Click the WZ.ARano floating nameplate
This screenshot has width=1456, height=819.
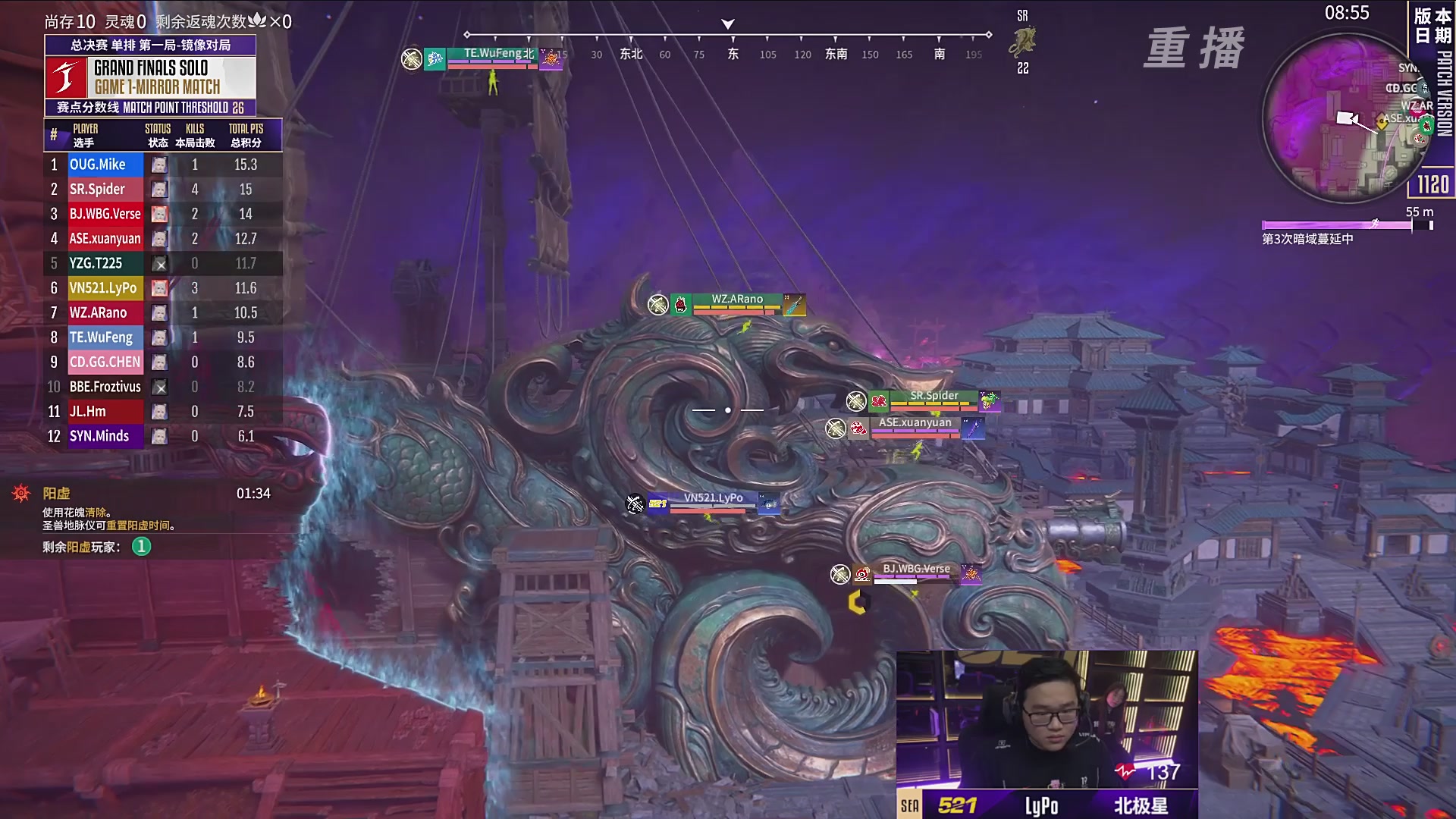(x=736, y=303)
